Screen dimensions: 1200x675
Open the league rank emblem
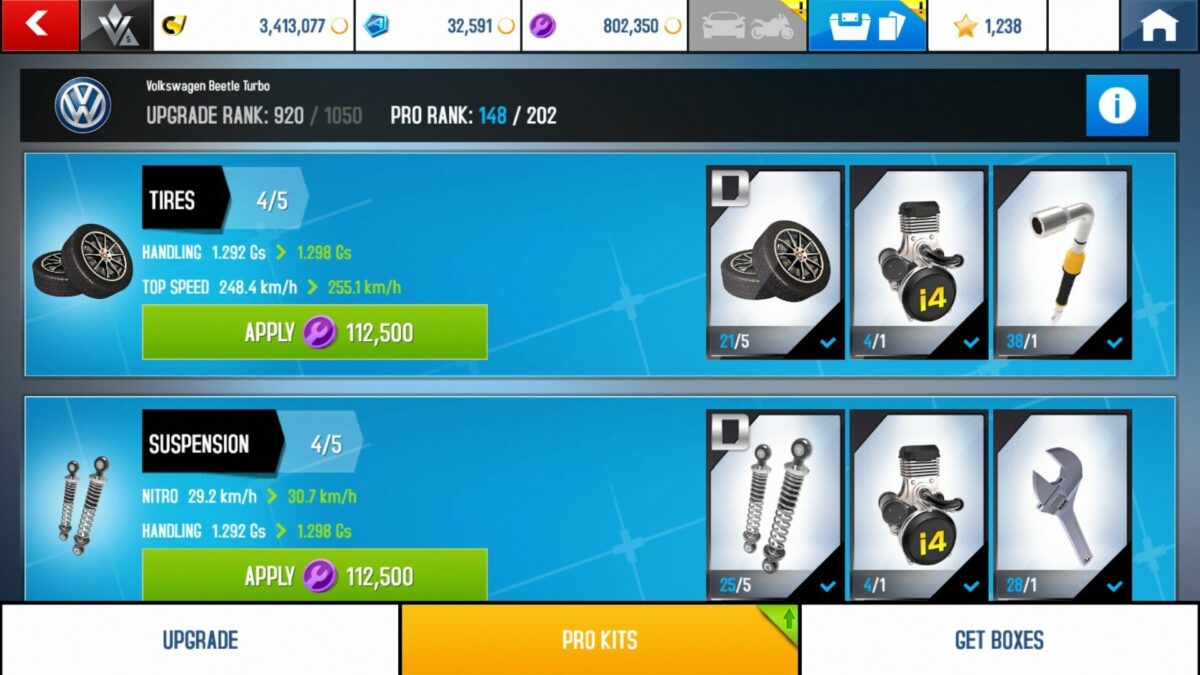(116, 25)
